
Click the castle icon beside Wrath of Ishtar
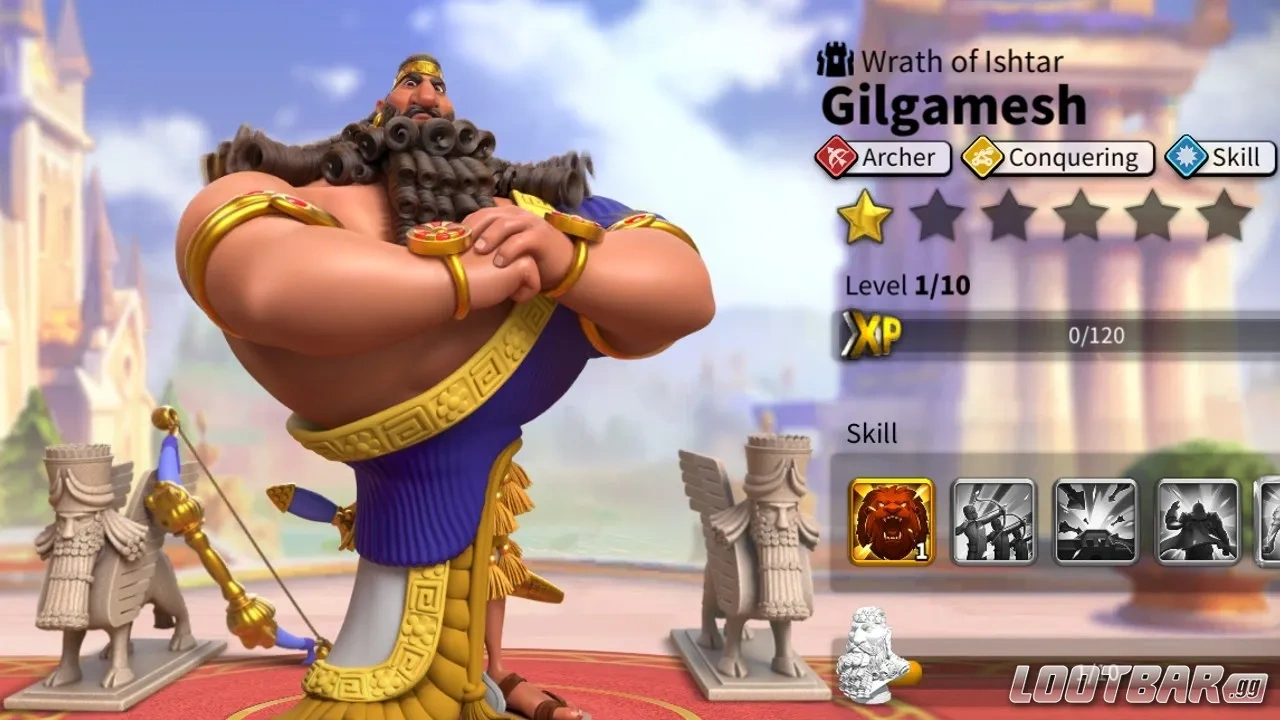[x=835, y=60]
